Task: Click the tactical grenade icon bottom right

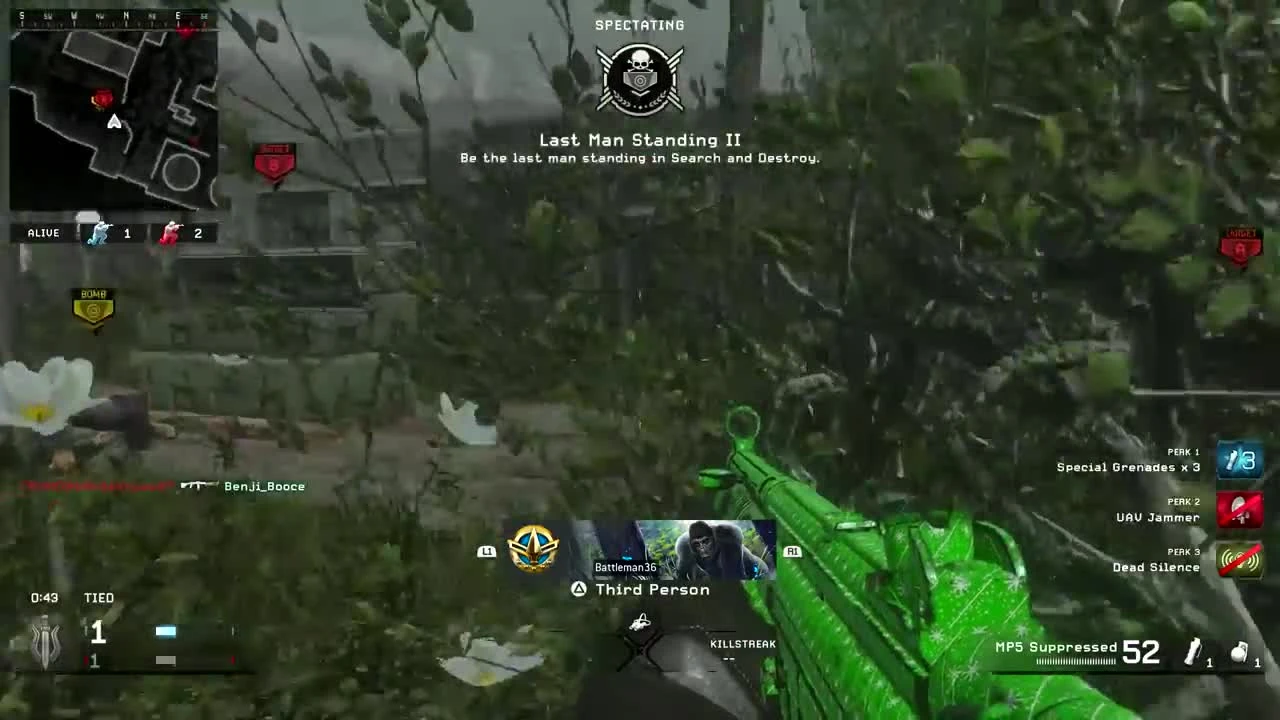Action: pyautogui.click(x=1239, y=651)
